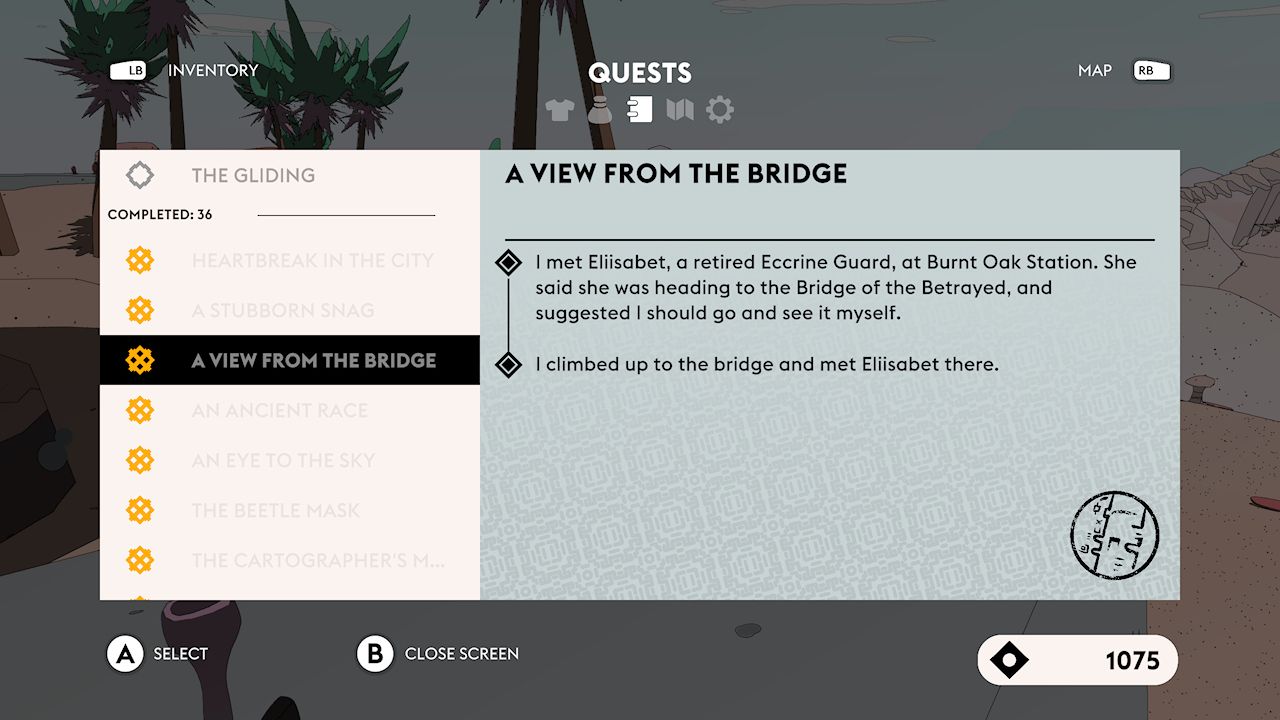Select the orange quest badge for An Ancient Race
1280x720 pixels.
tap(139, 410)
